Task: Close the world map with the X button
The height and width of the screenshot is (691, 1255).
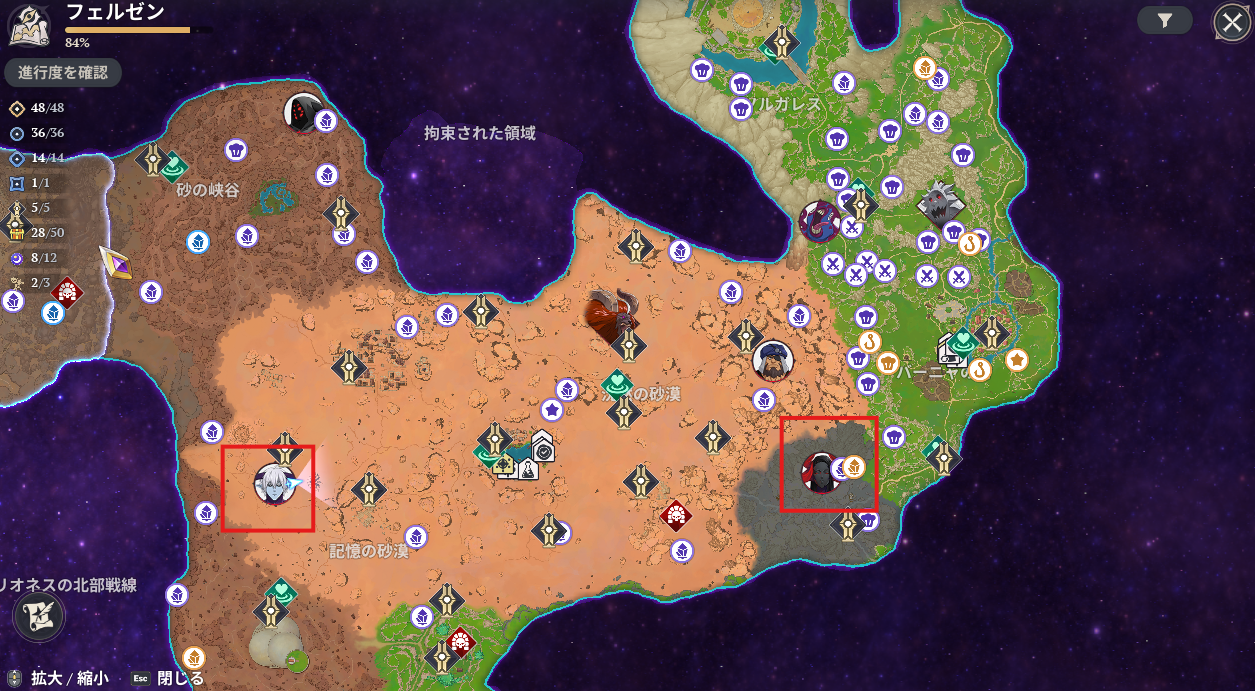Action: pos(1230,22)
